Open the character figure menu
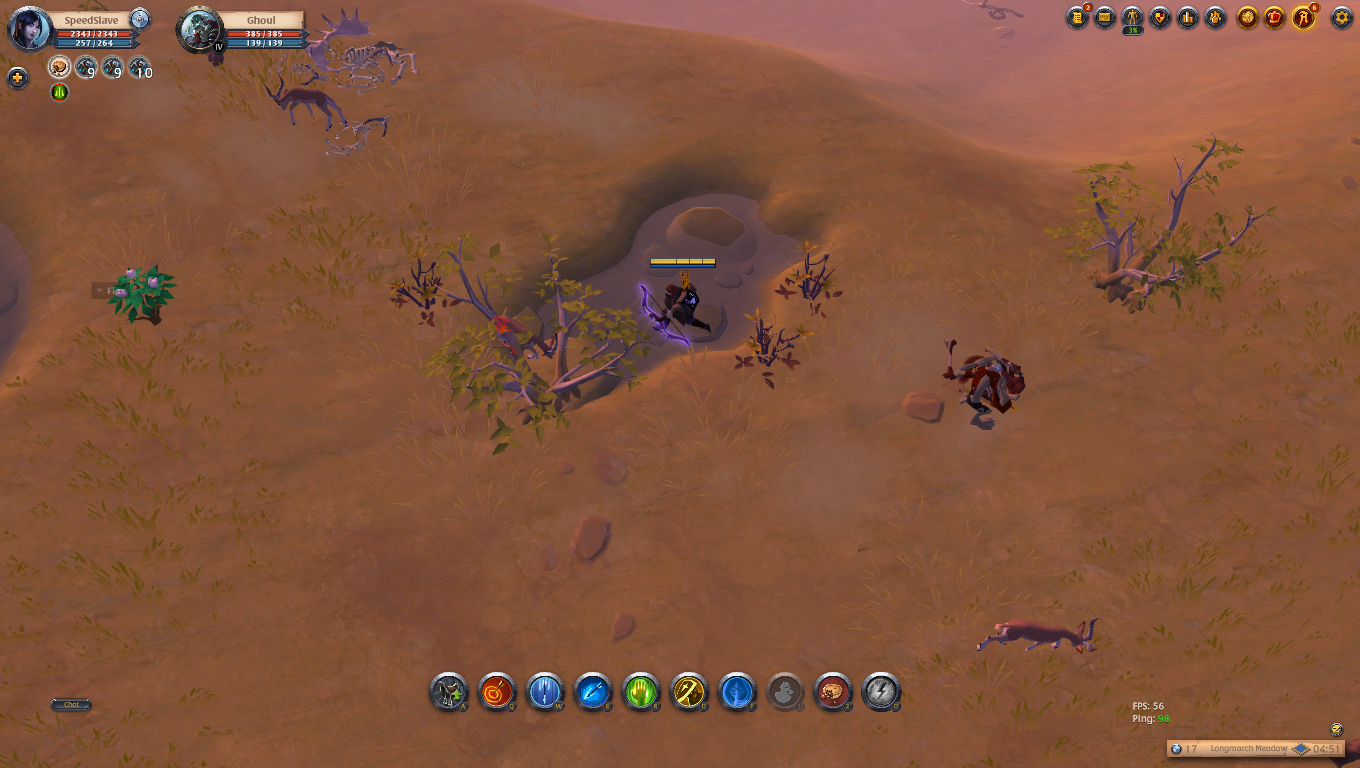Viewport: 1360px width, 768px height. coord(1132,17)
